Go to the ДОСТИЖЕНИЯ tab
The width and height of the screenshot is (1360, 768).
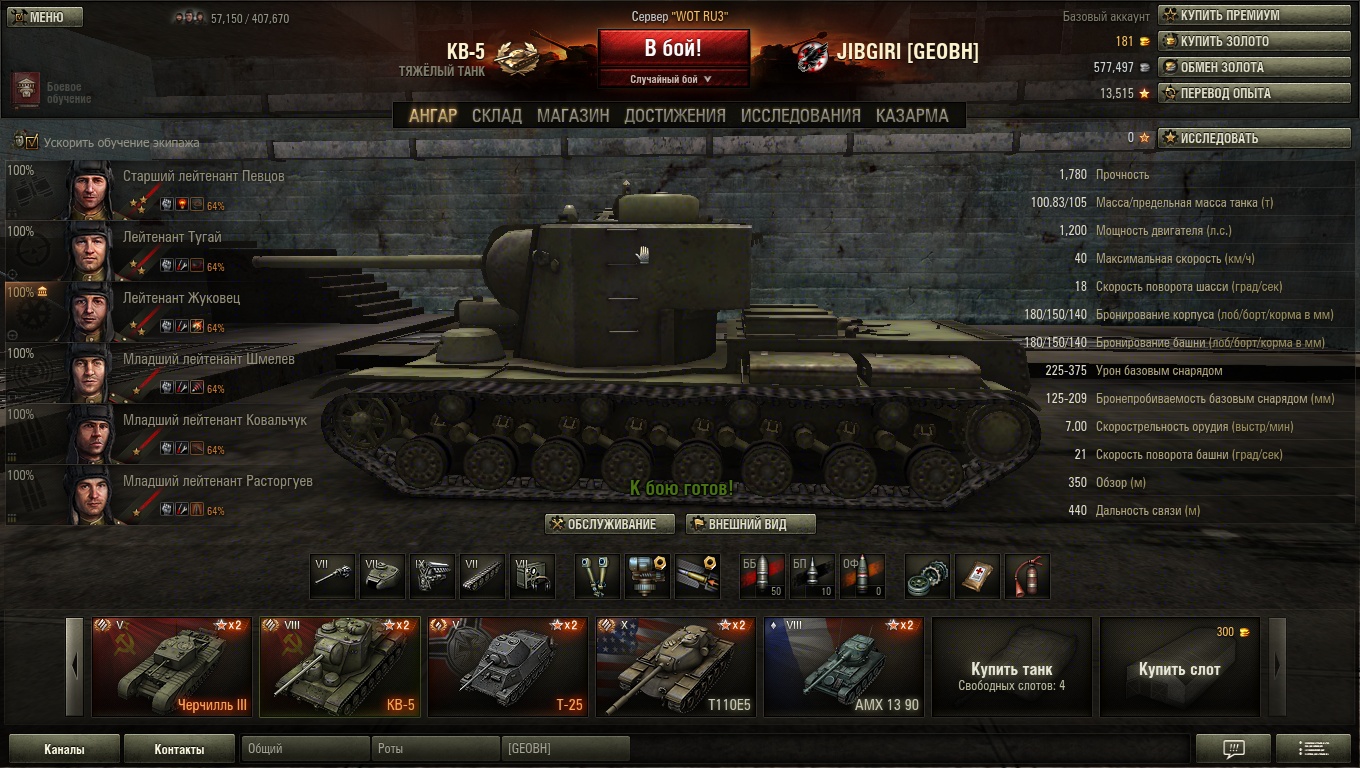click(674, 115)
